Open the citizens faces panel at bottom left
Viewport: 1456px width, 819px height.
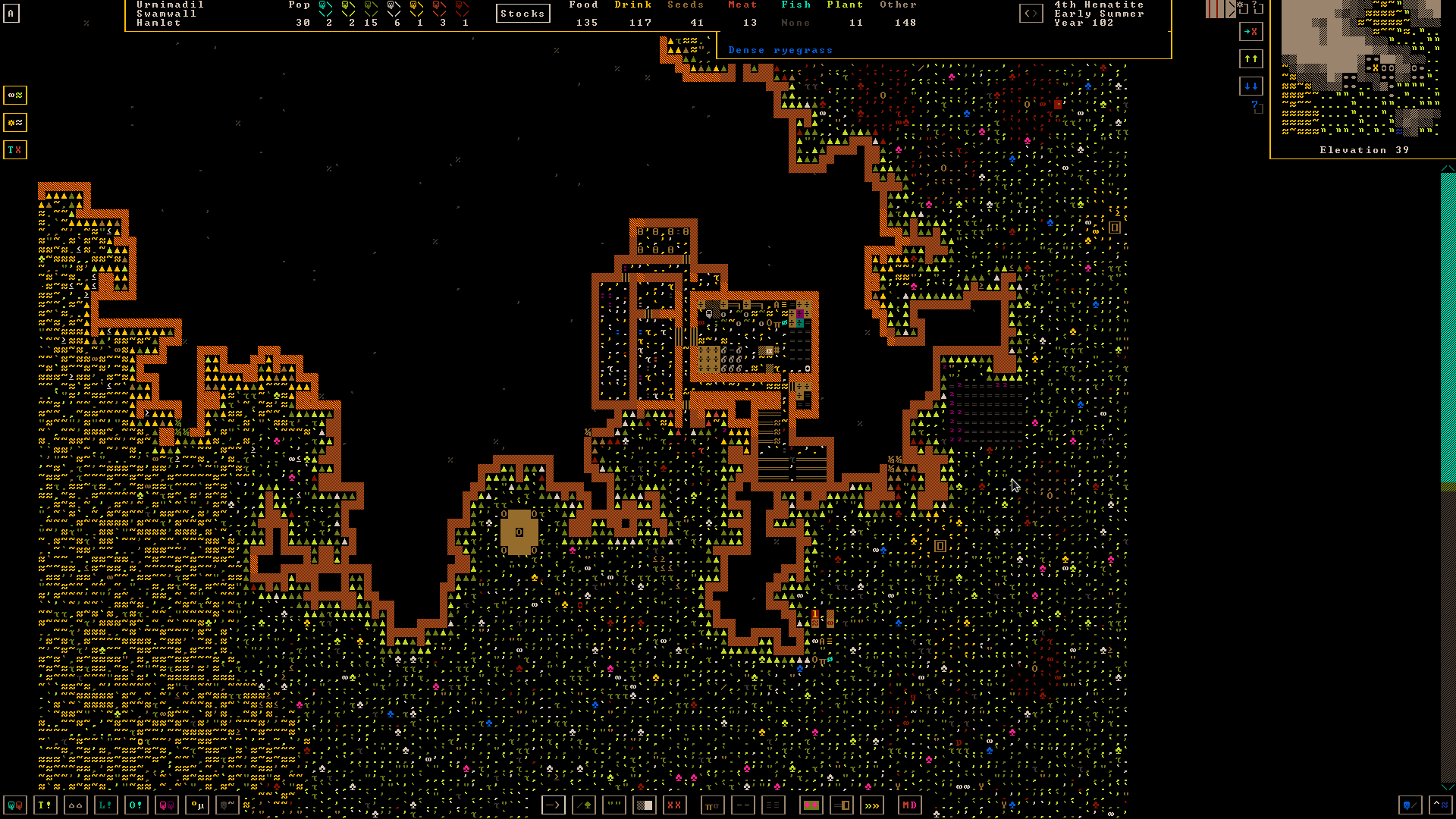[15, 805]
